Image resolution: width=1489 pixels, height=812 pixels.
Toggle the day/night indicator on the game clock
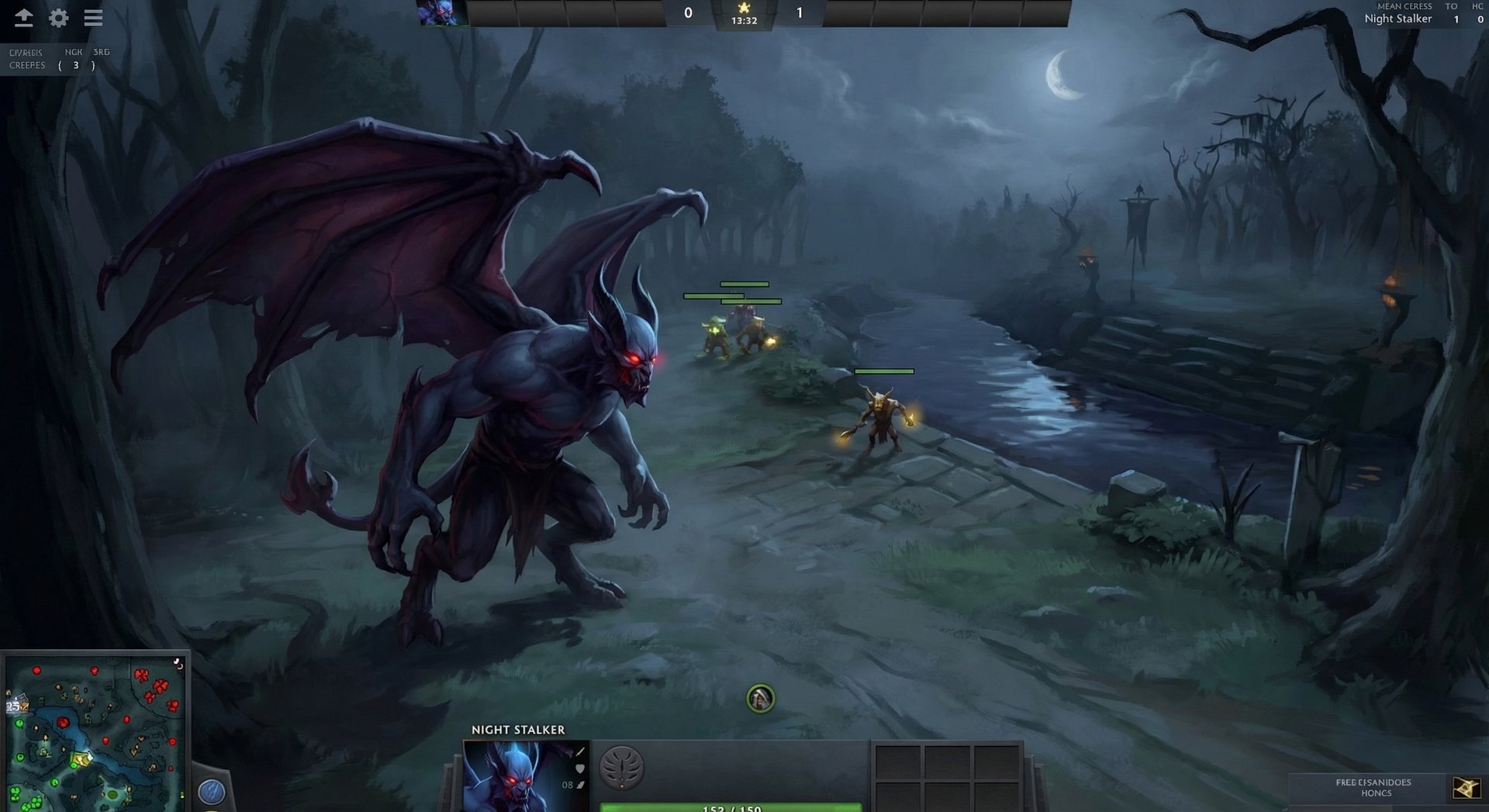click(746, 8)
